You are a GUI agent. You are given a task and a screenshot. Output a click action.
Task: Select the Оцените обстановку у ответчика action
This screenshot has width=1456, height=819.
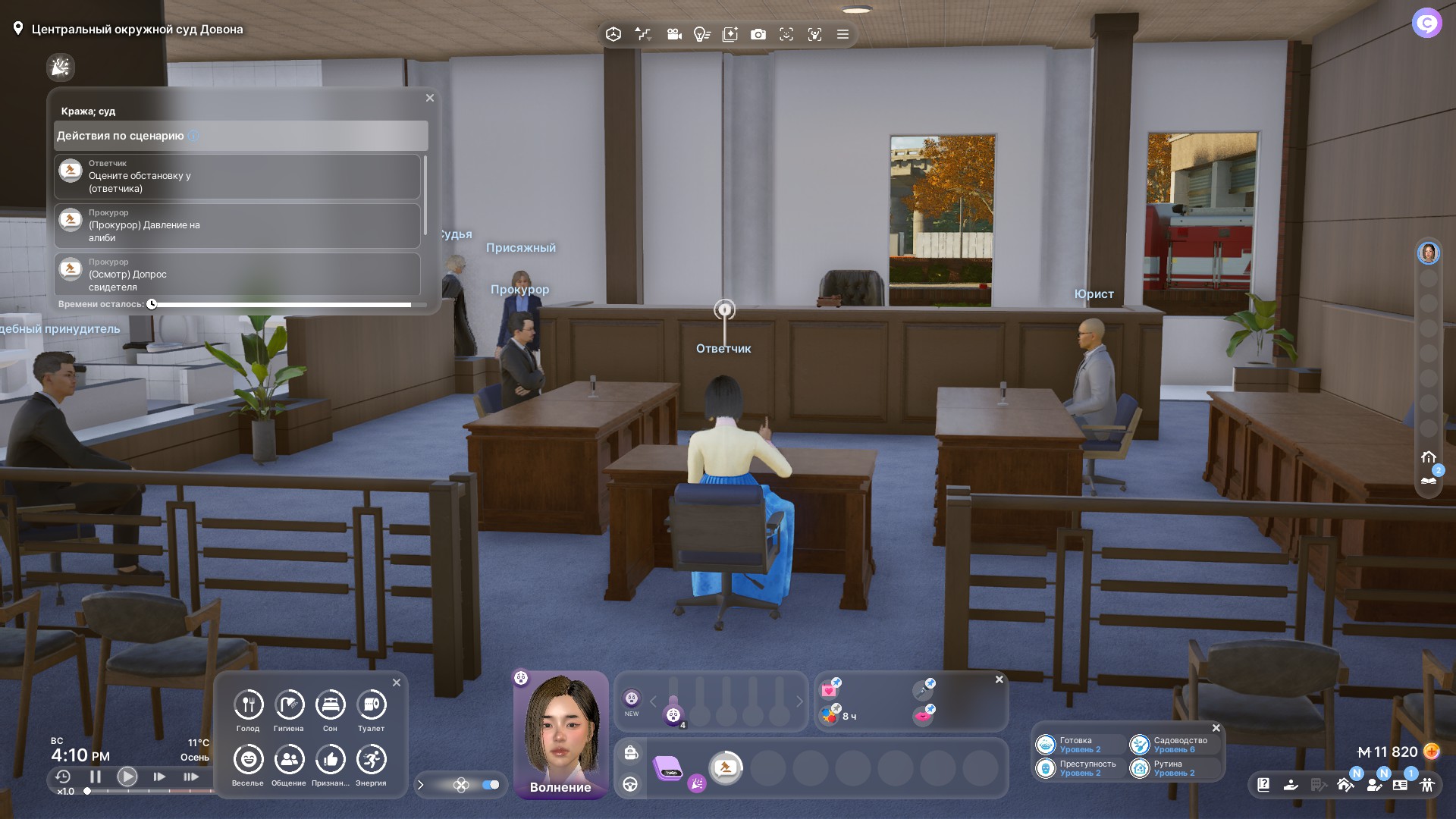[237, 177]
